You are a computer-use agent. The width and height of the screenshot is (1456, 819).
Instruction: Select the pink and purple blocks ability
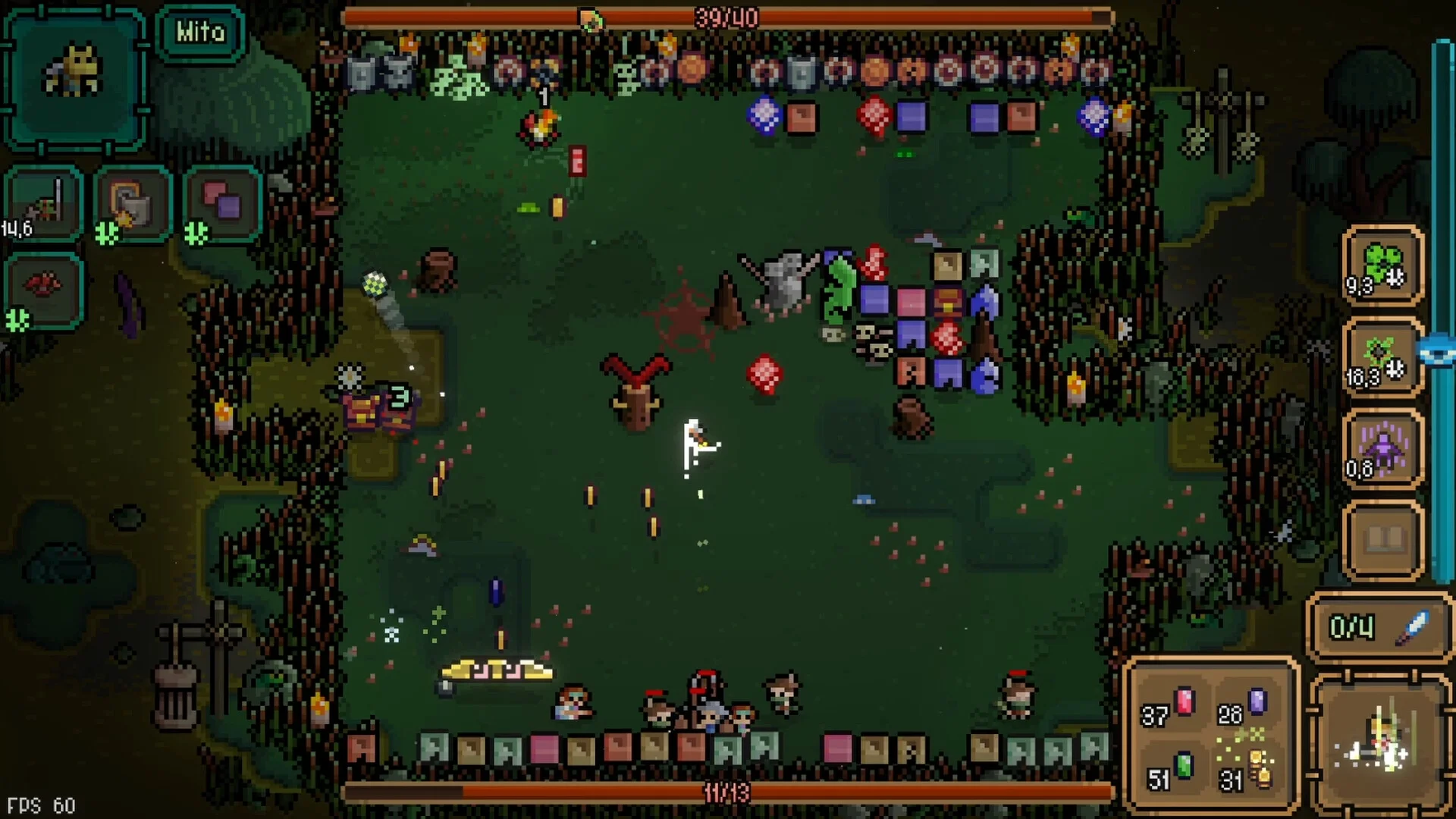pos(222,203)
